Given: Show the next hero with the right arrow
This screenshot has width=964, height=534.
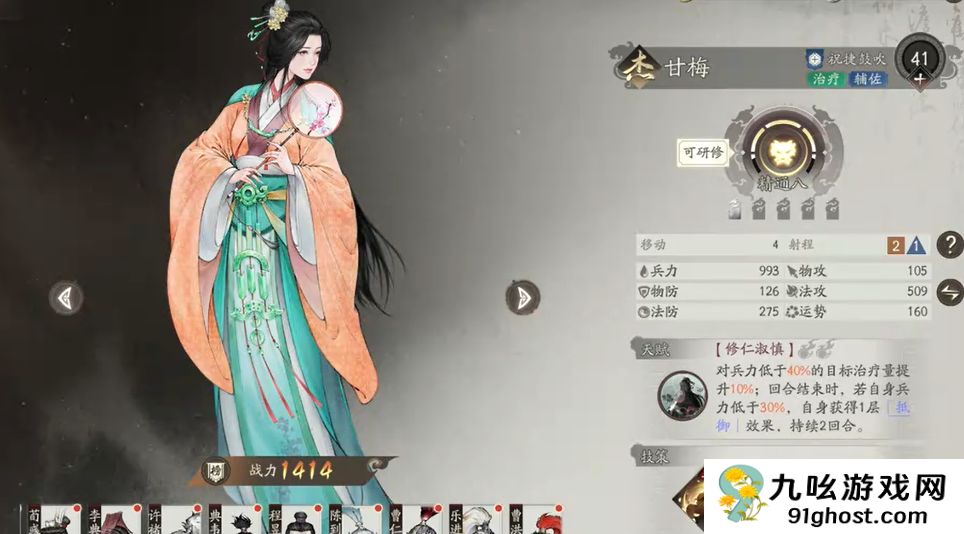Looking at the screenshot, I should (521, 297).
